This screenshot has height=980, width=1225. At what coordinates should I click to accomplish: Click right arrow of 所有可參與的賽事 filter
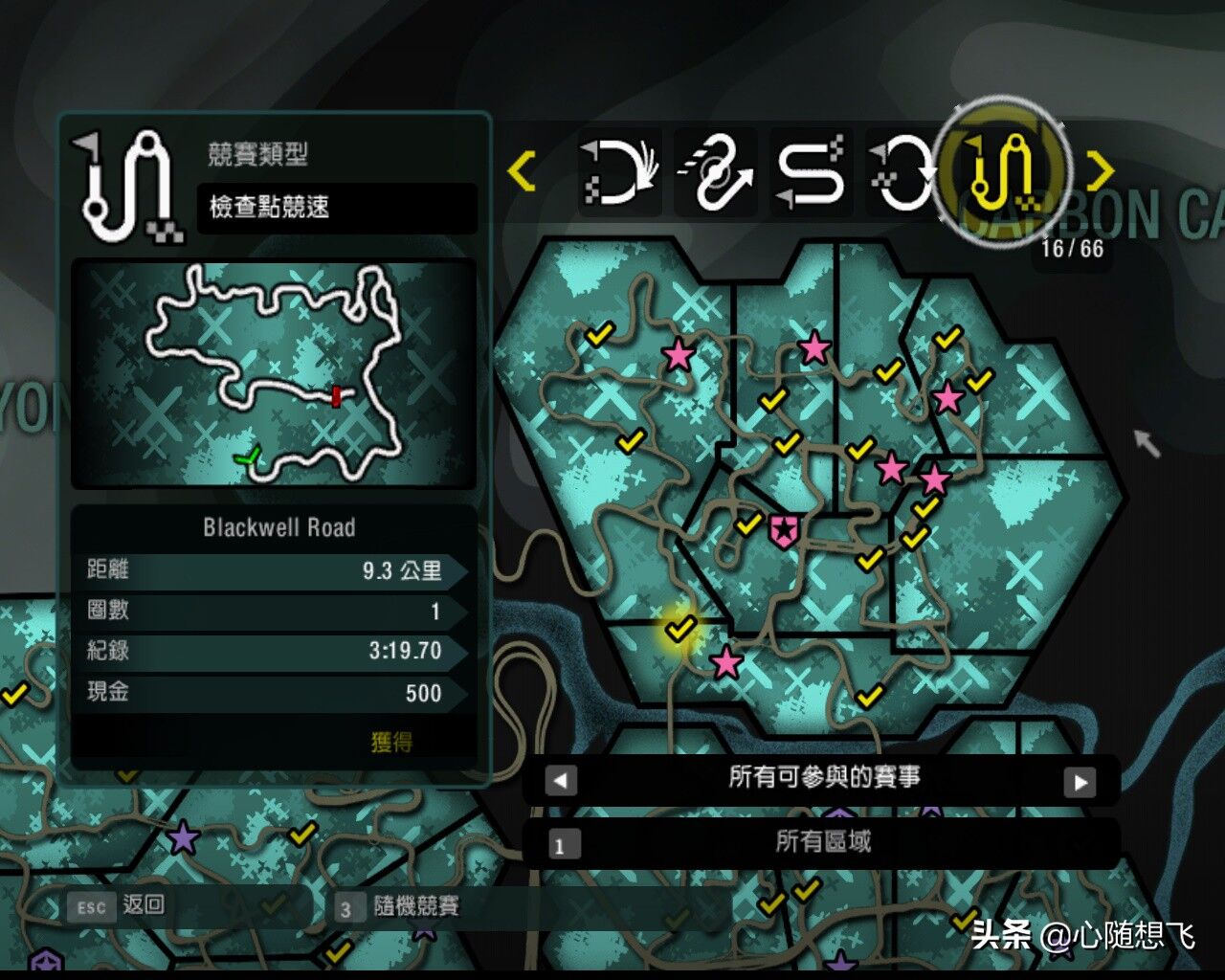[1080, 782]
